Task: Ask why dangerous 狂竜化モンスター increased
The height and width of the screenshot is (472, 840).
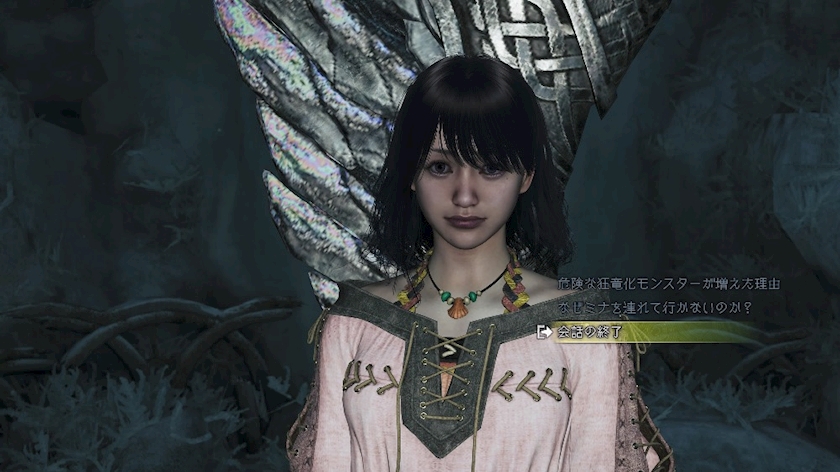Action: (654, 284)
